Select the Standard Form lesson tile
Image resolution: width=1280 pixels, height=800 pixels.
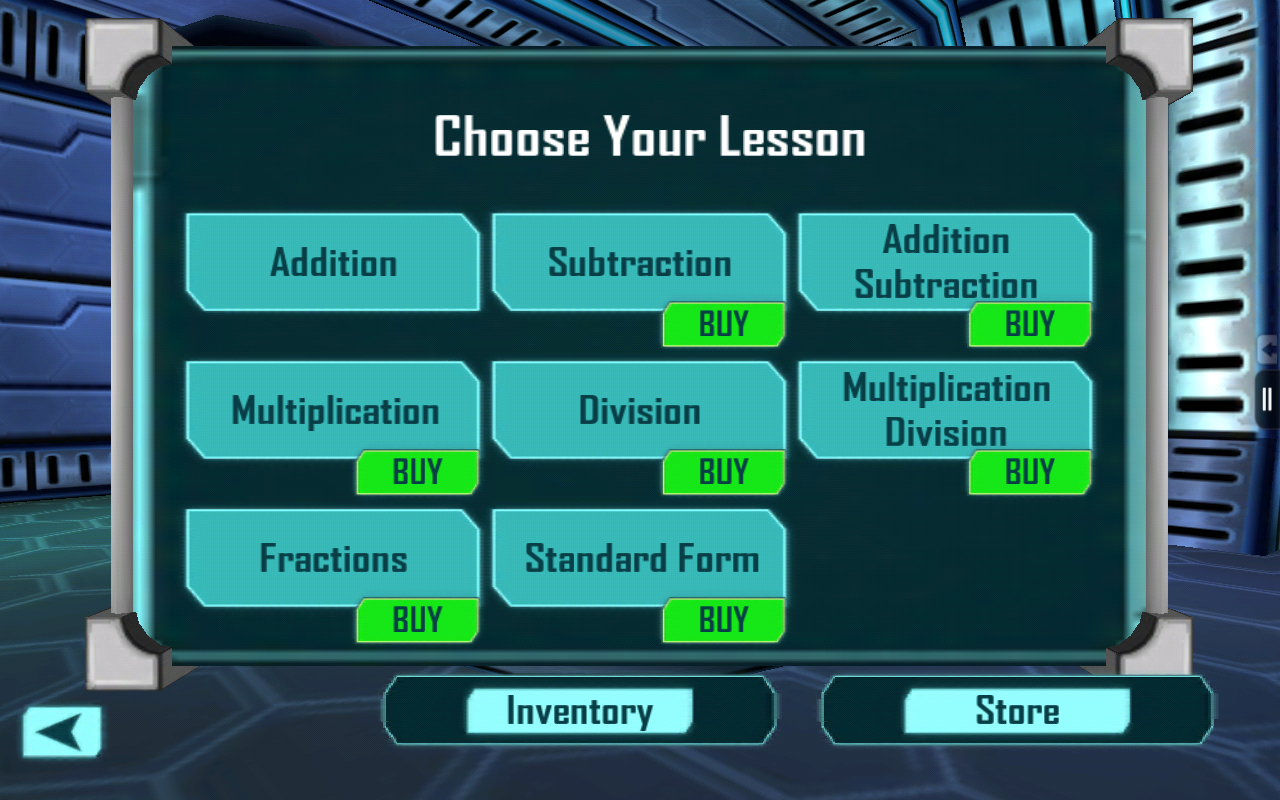639,556
